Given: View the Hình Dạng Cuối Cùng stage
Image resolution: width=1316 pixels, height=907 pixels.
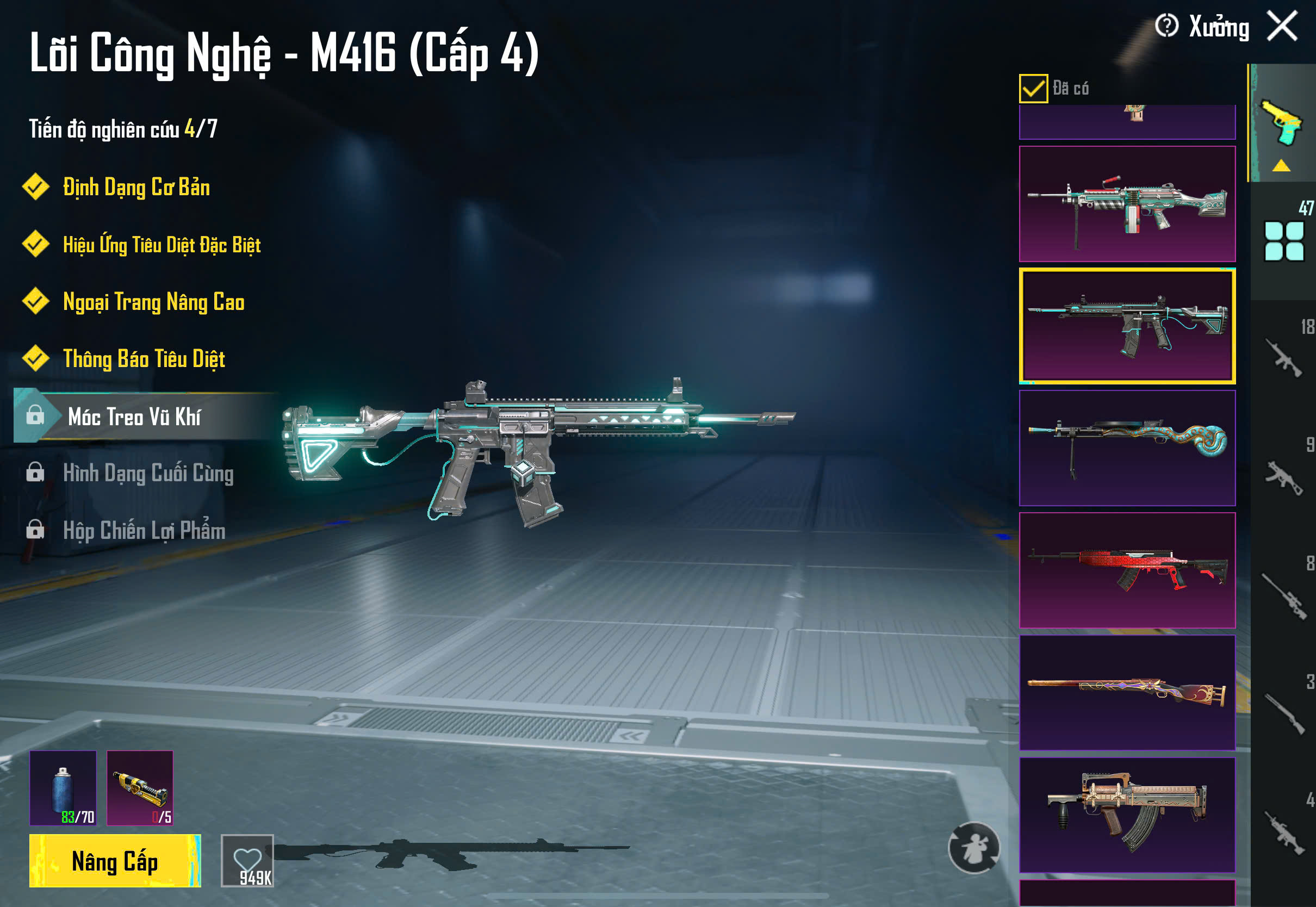Looking at the screenshot, I should [x=148, y=473].
